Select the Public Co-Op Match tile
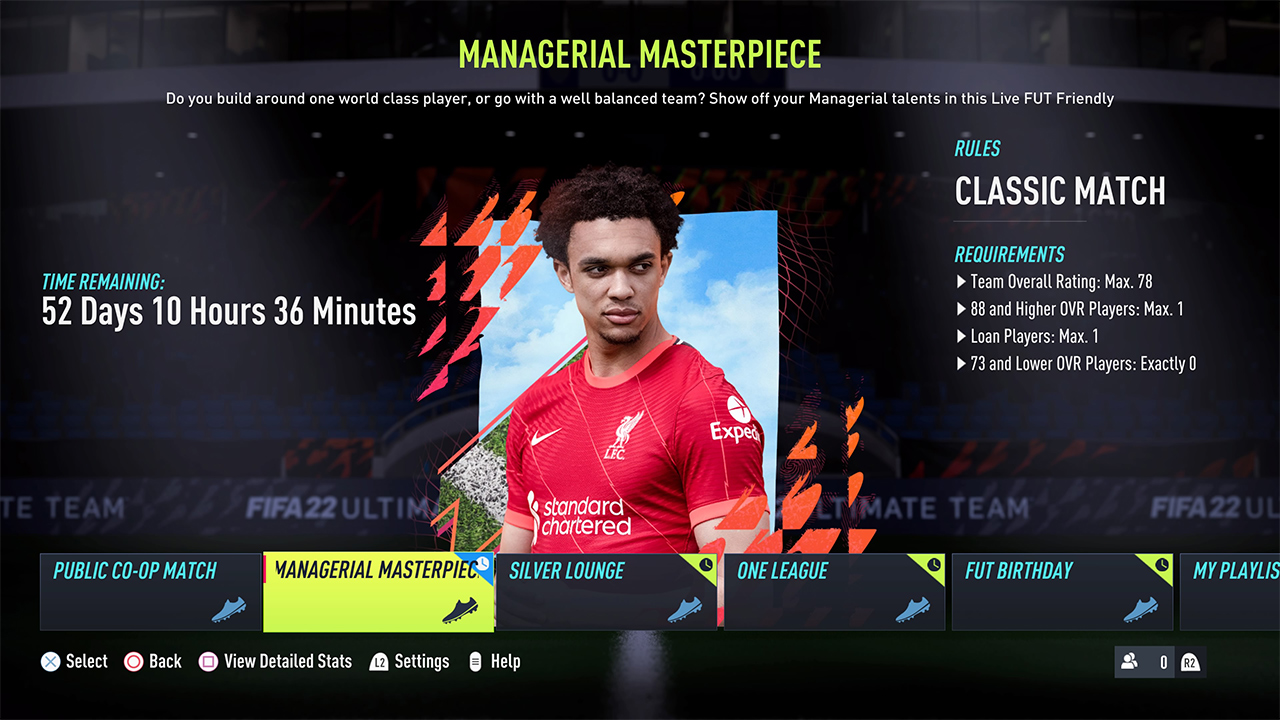Screen dimensions: 1280x720 (150, 591)
